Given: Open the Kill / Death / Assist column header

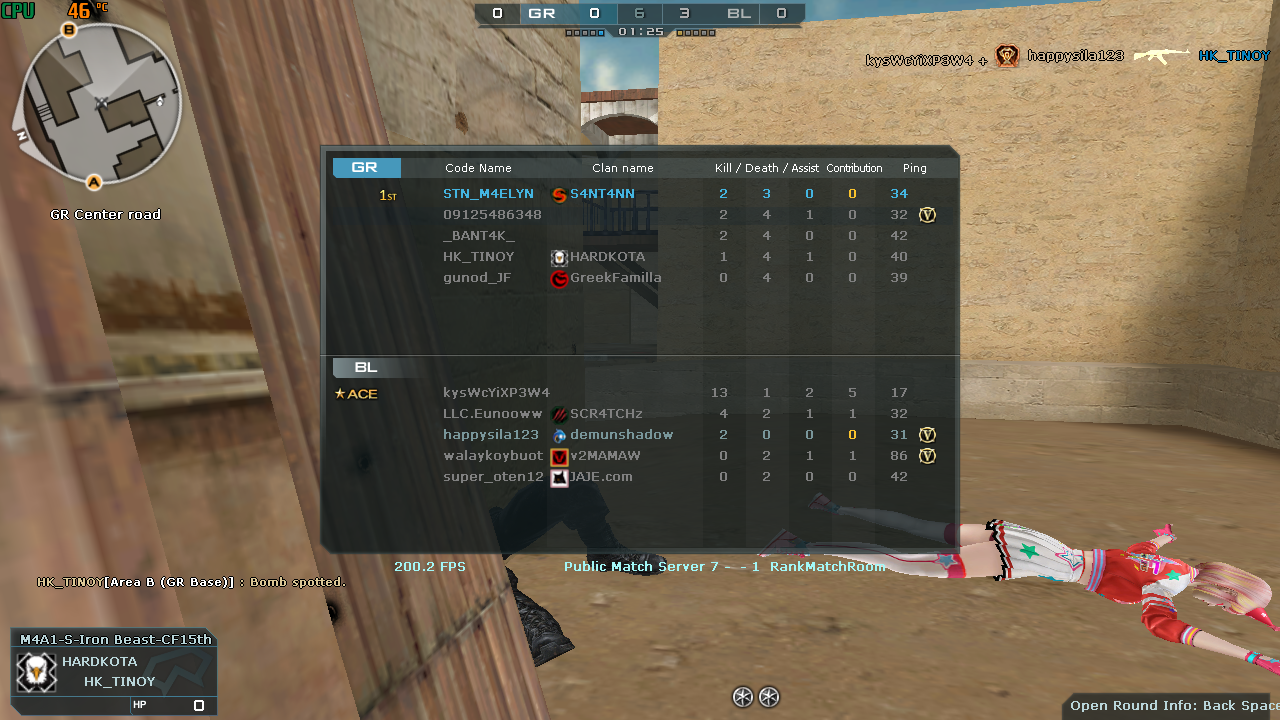Looking at the screenshot, I should tap(765, 167).
